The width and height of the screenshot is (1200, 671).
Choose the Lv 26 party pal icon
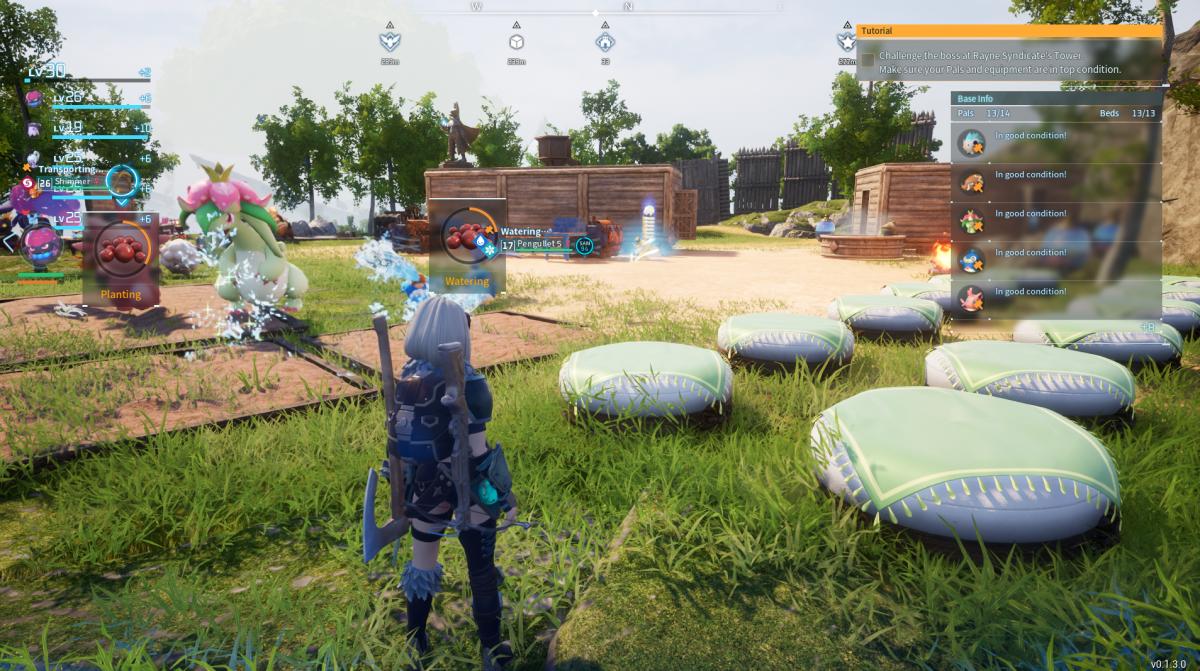(x=34, y=98)
